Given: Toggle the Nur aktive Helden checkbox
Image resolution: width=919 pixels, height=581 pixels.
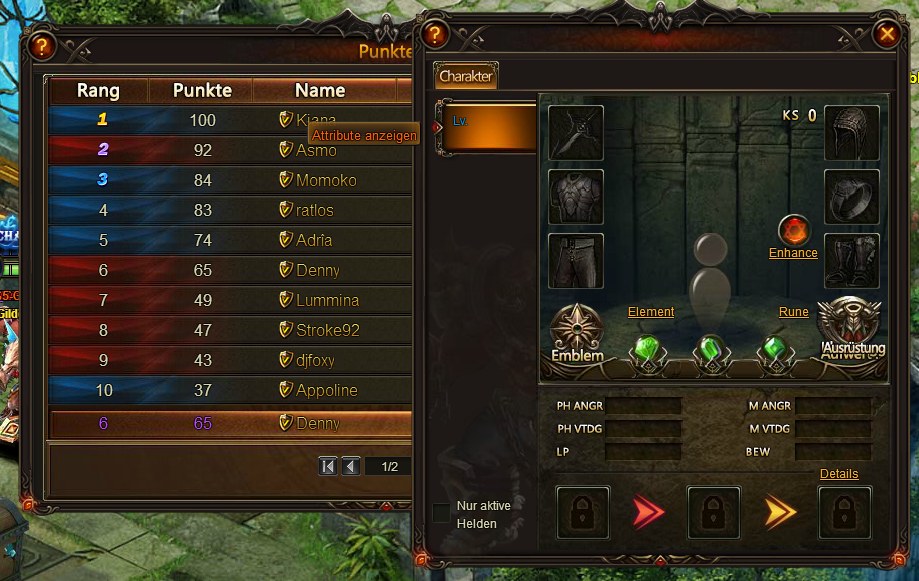Looking at the screenshot, I should click(x=441, y=513).
